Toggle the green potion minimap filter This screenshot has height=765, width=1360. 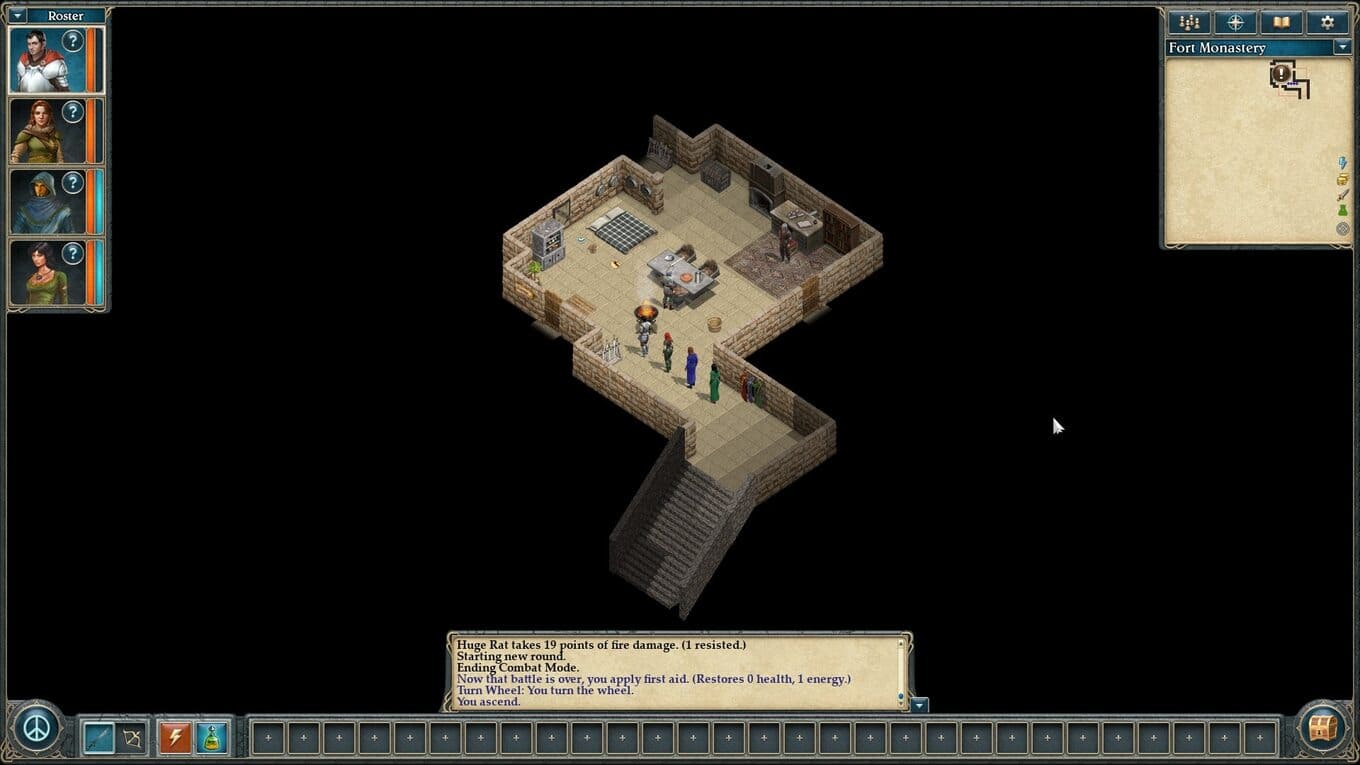(1342, 212)
